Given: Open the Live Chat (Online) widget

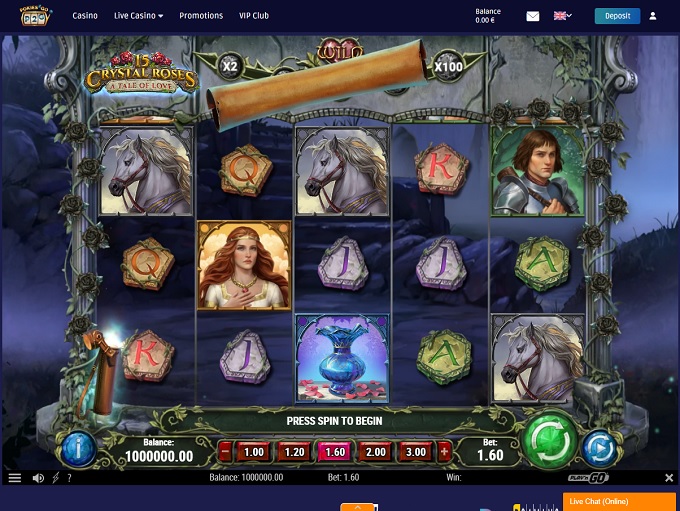Looking at the screenshot, I should click(619, 501).
